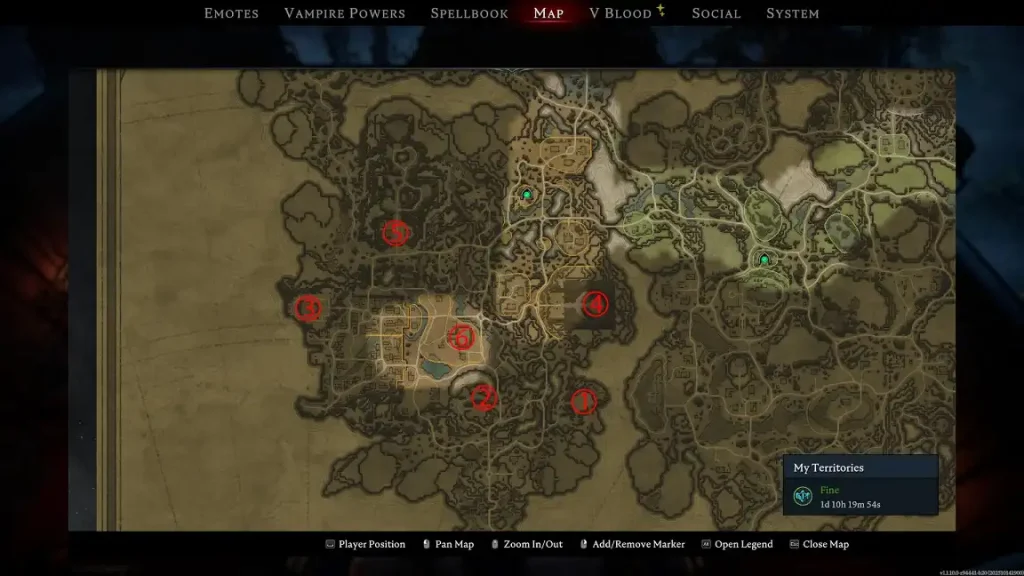This screenshot has width=1024, height=576.
Task: Choose red map marker number 4
Action: point(595,304)
